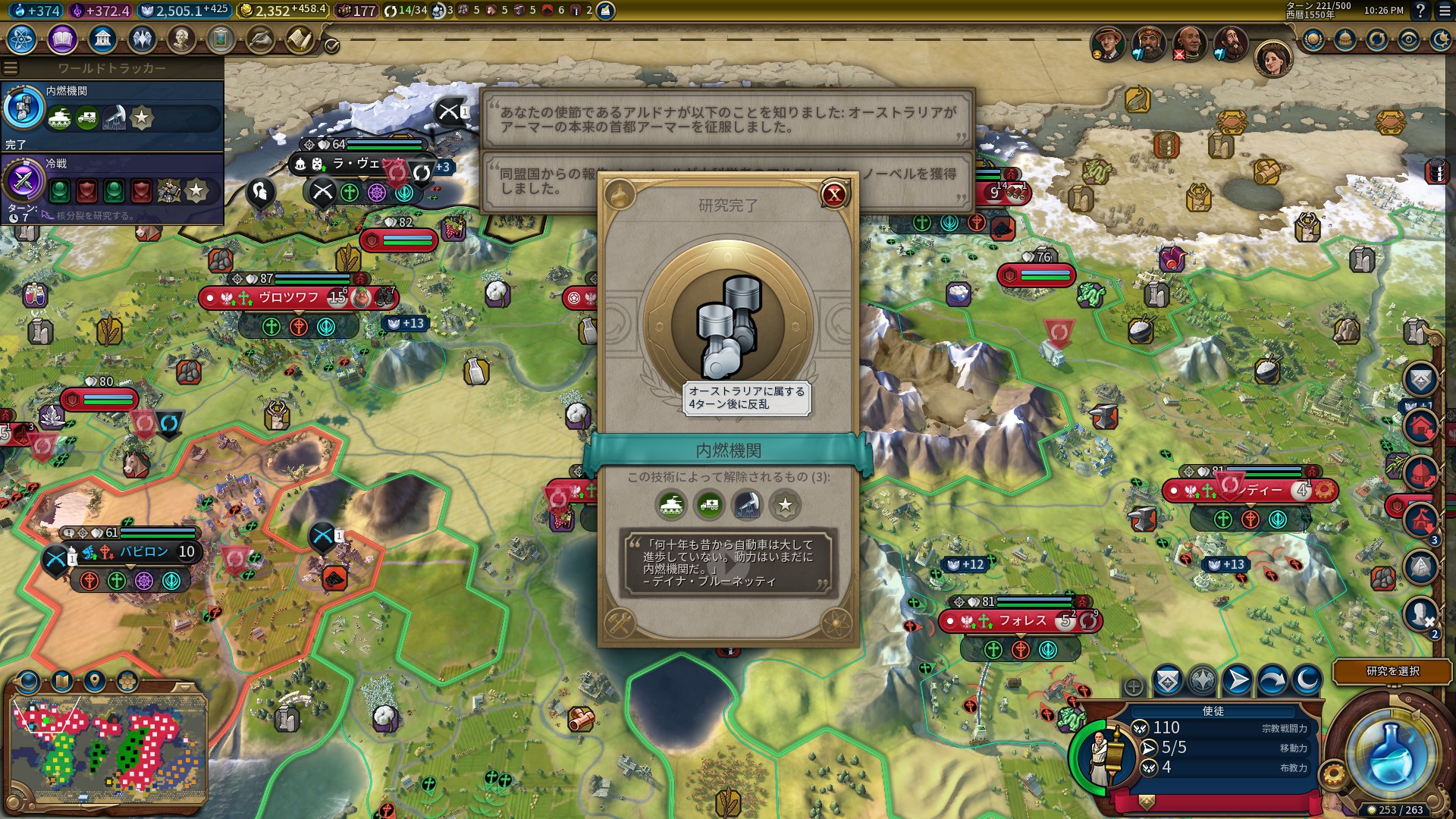Toggle the ワールドトラッカー list menu icon

[11, 68]
